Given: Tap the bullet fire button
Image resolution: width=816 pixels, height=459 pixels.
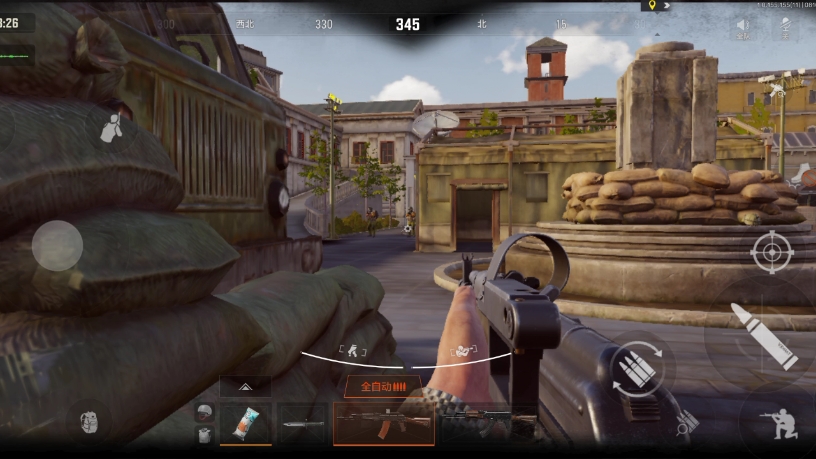Looking at the screenshot, I should 763,334.
